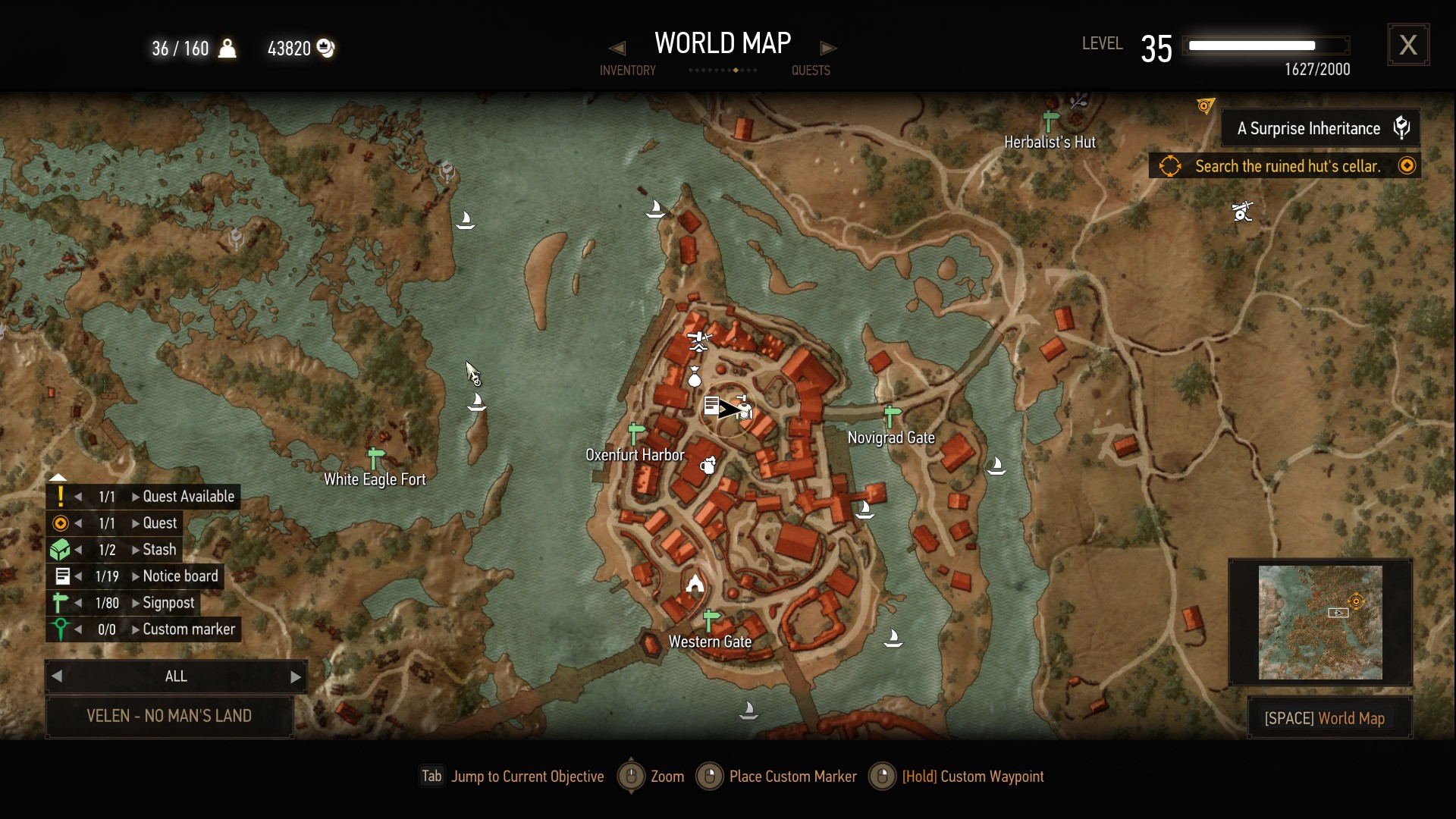Select the Custom marker legend entry
Viewport: 1456px width, 819px height.
[189, 629]
